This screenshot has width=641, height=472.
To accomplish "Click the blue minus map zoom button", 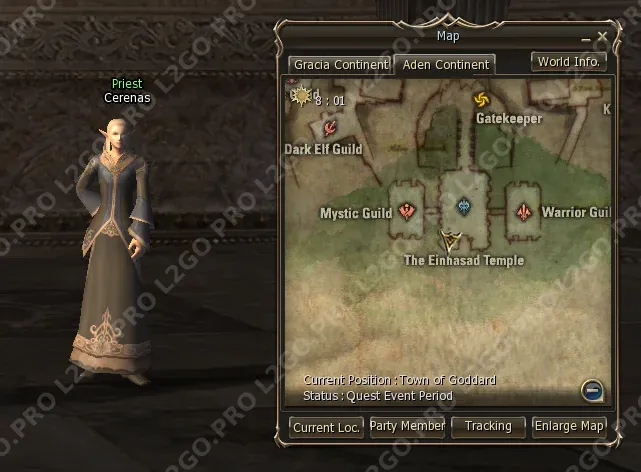I will tap(593, 389).
